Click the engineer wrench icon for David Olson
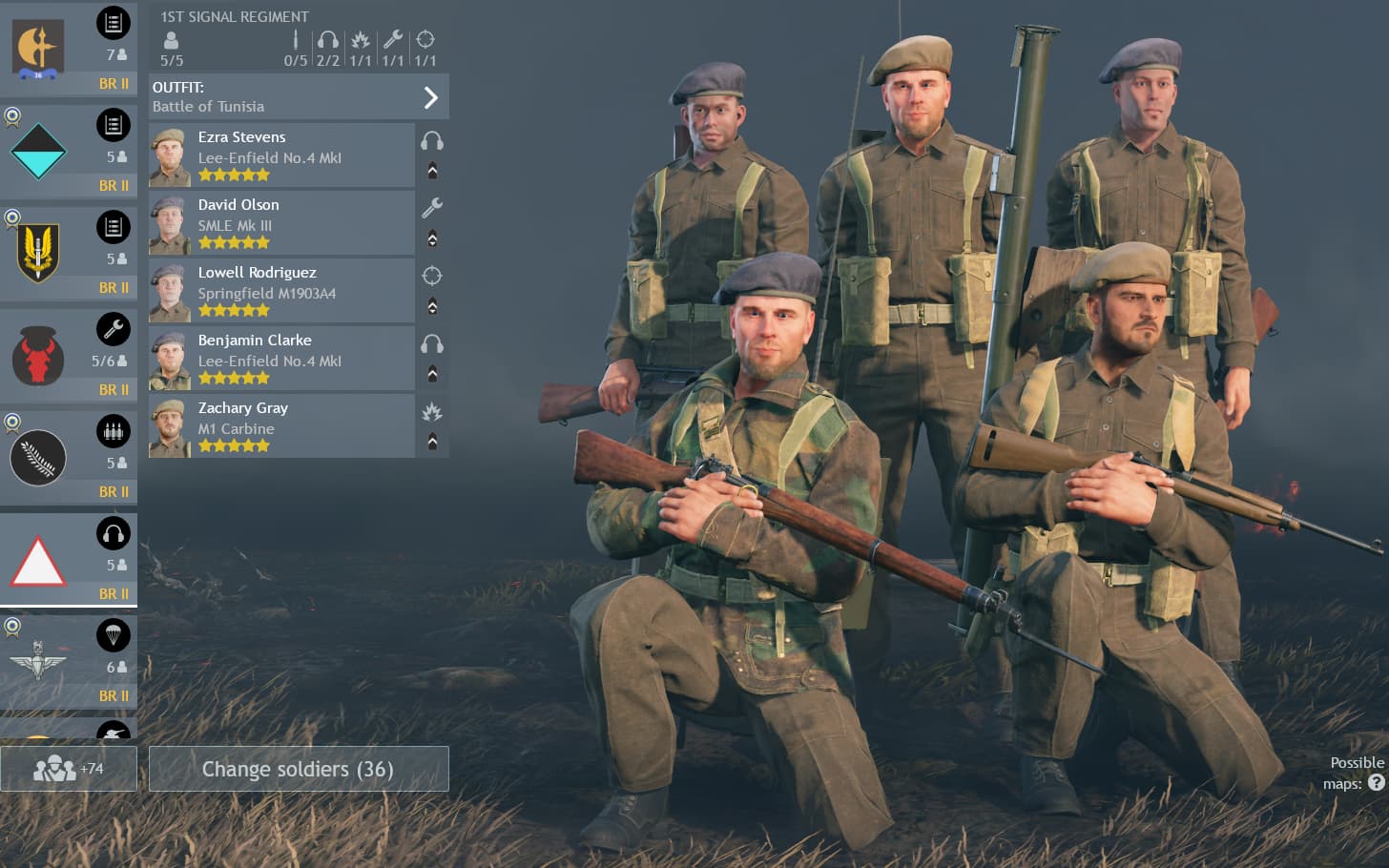This screenshot has height=868, width=1389. 432,208
